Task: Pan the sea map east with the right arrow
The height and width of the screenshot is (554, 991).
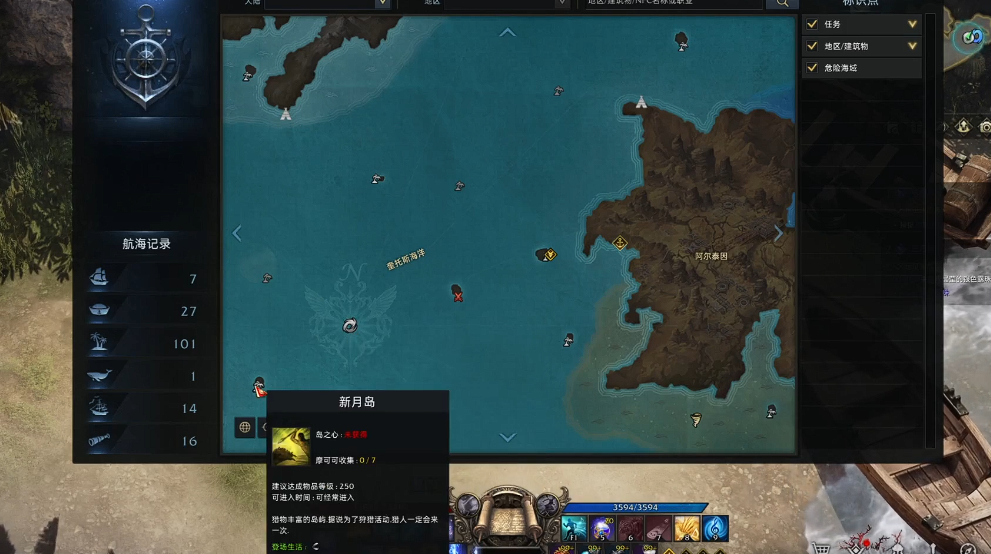Action: (779, 233)
